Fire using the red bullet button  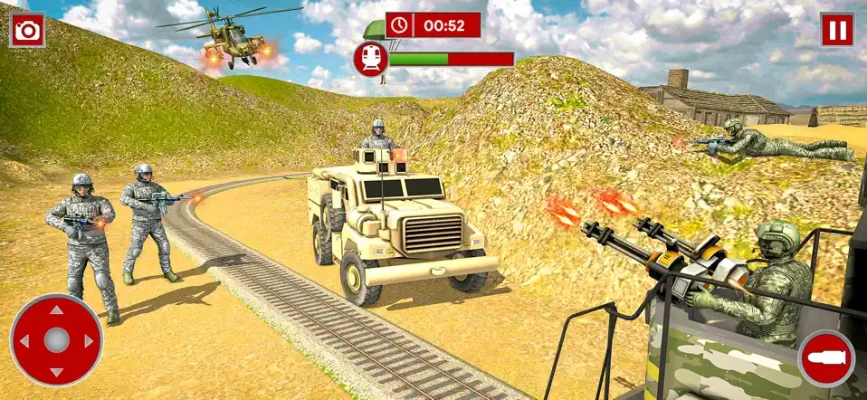[x=826, y=358]
